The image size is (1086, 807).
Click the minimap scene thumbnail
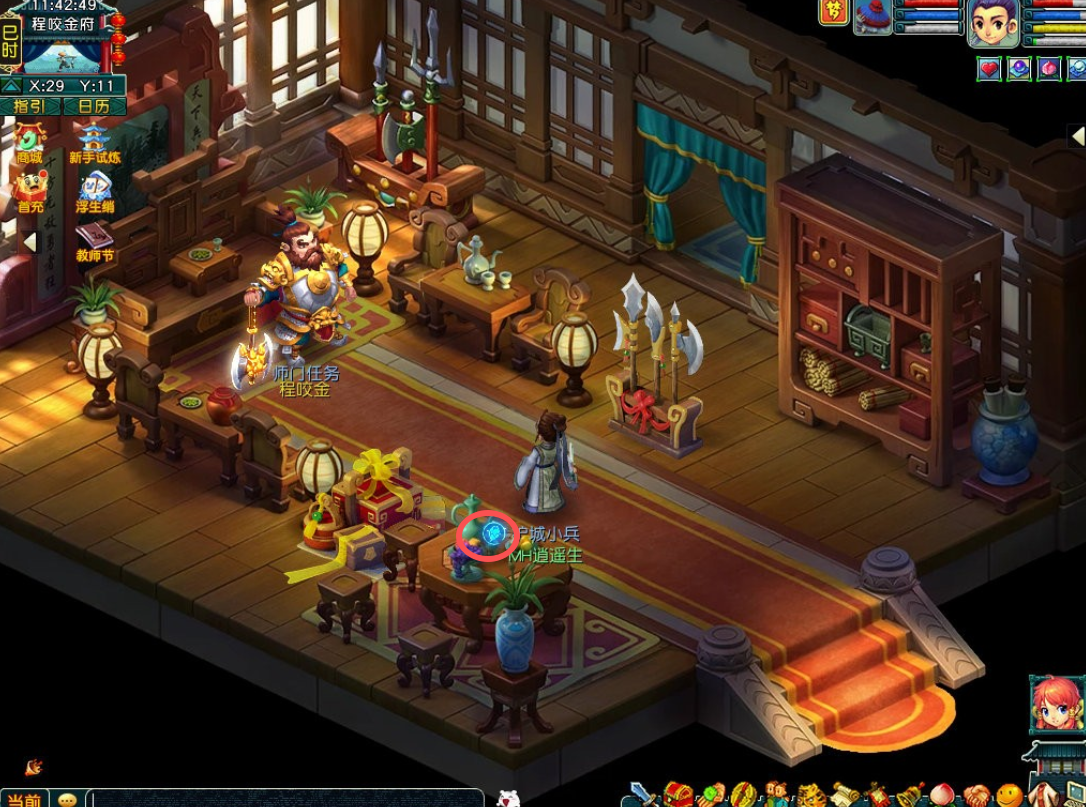coord(62,55)
